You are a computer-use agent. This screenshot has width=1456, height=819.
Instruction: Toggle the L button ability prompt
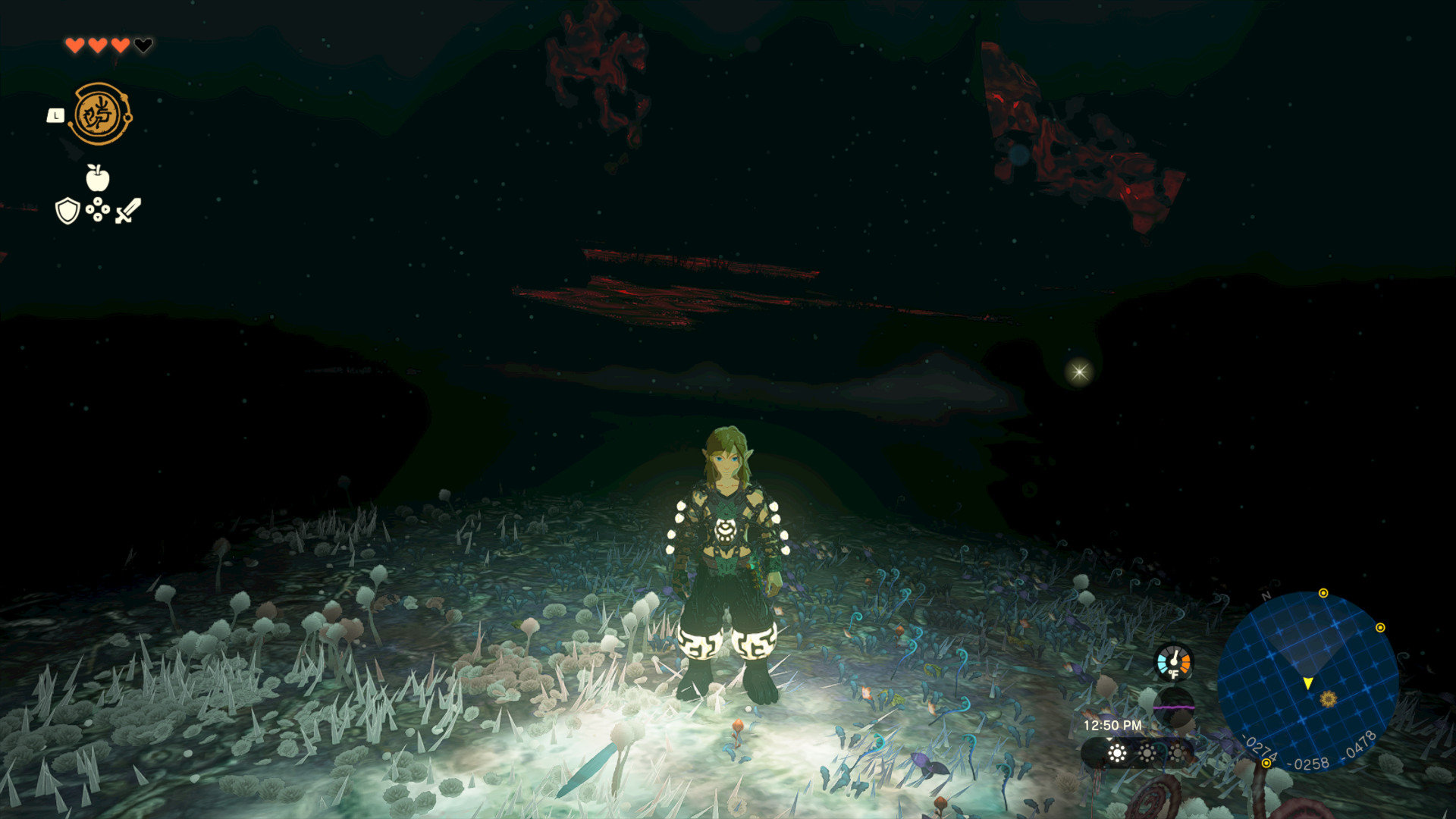pyautogui.click(x=55, y=115)
